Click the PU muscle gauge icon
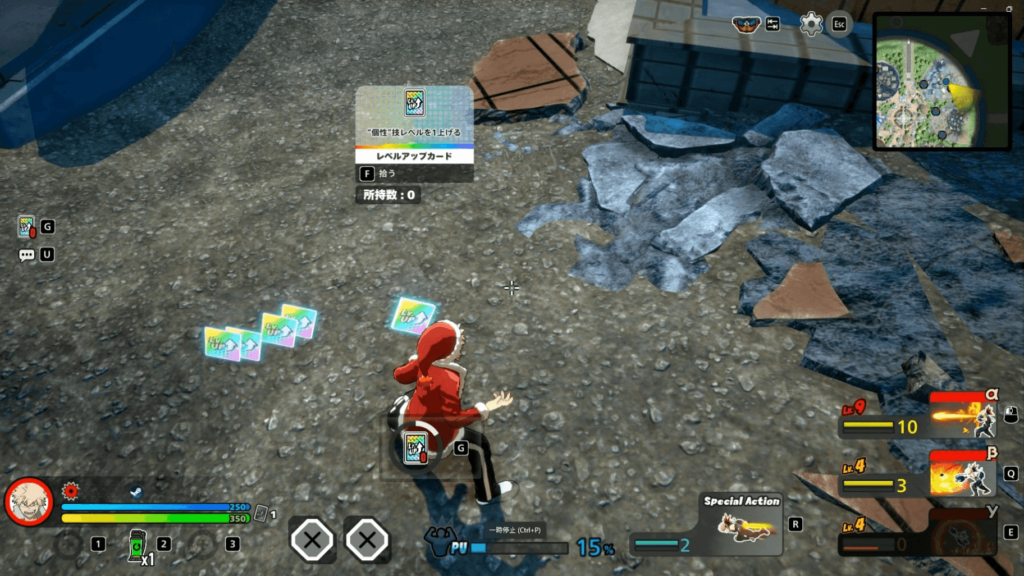 pos(441,542)
